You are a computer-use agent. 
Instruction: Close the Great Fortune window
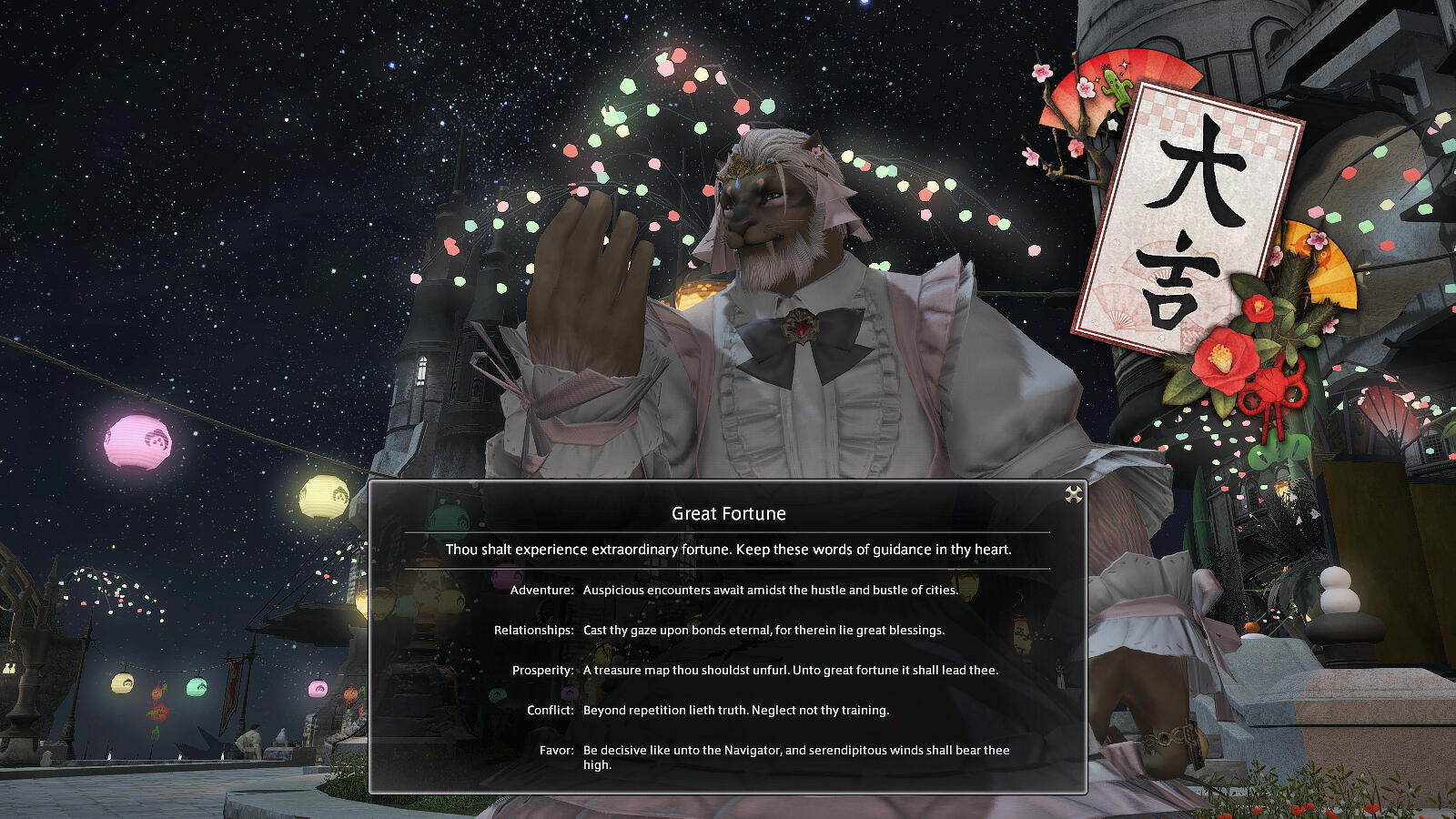pos(1074,494)
